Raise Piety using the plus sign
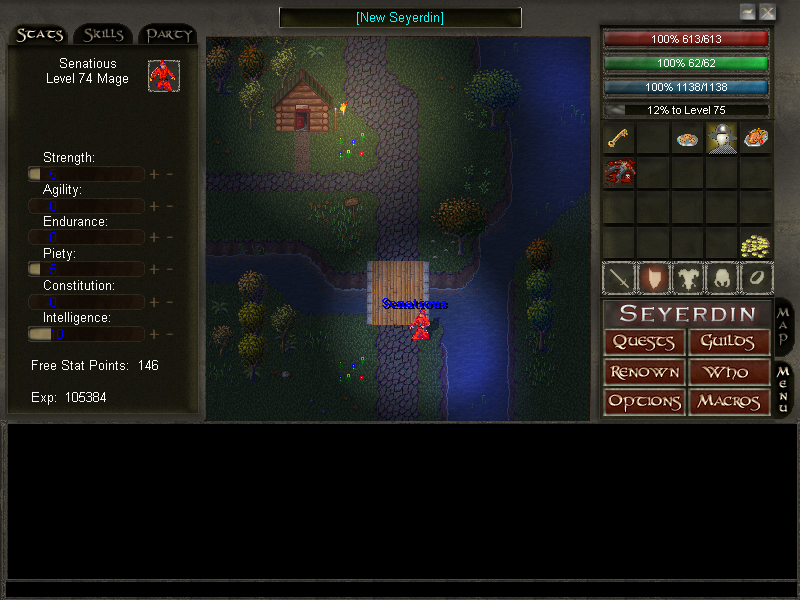Screen dimensions: 800x600 154,270
